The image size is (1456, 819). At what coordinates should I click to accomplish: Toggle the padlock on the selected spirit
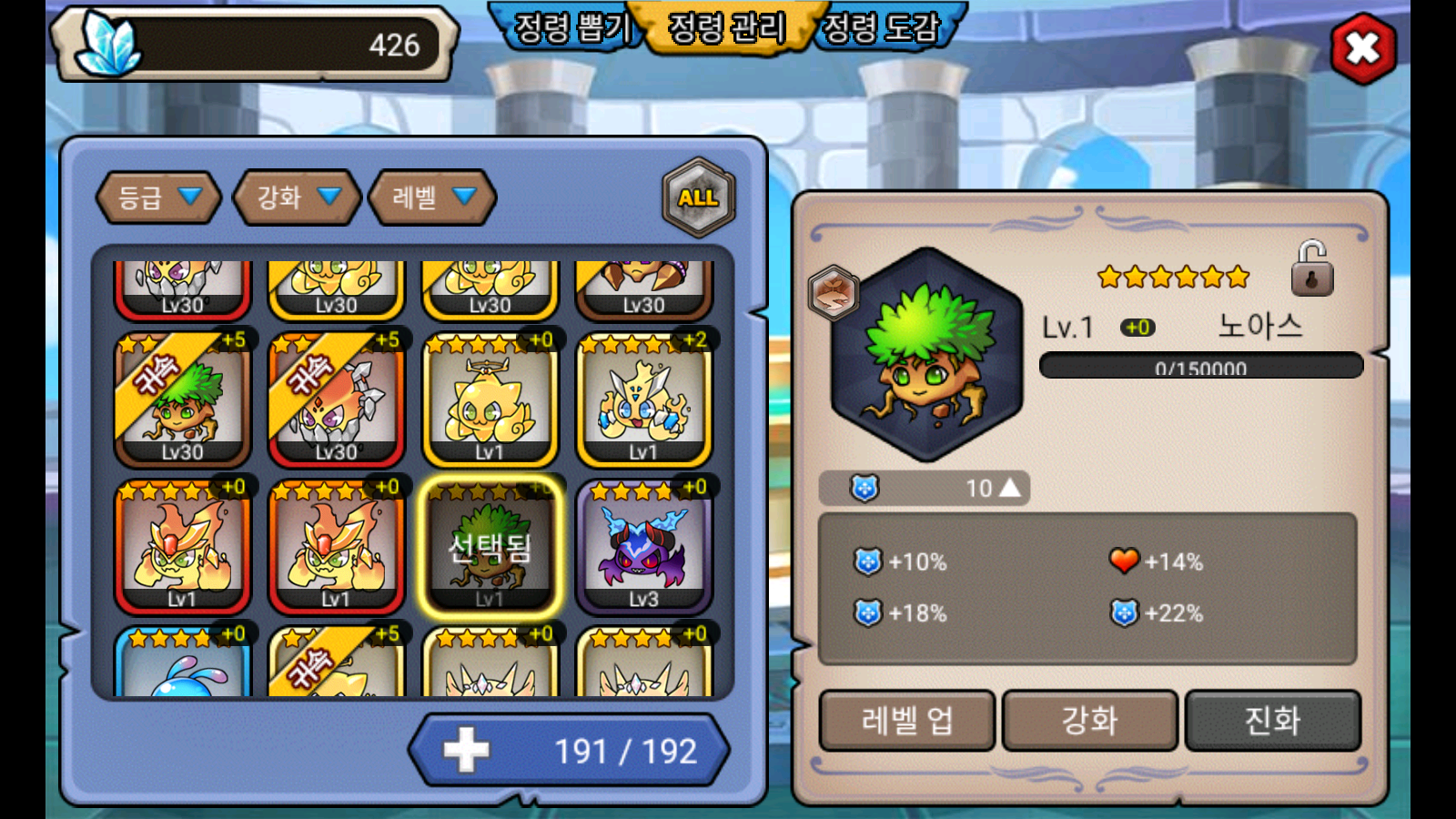pyautogui.click(x=1311, y=269)
